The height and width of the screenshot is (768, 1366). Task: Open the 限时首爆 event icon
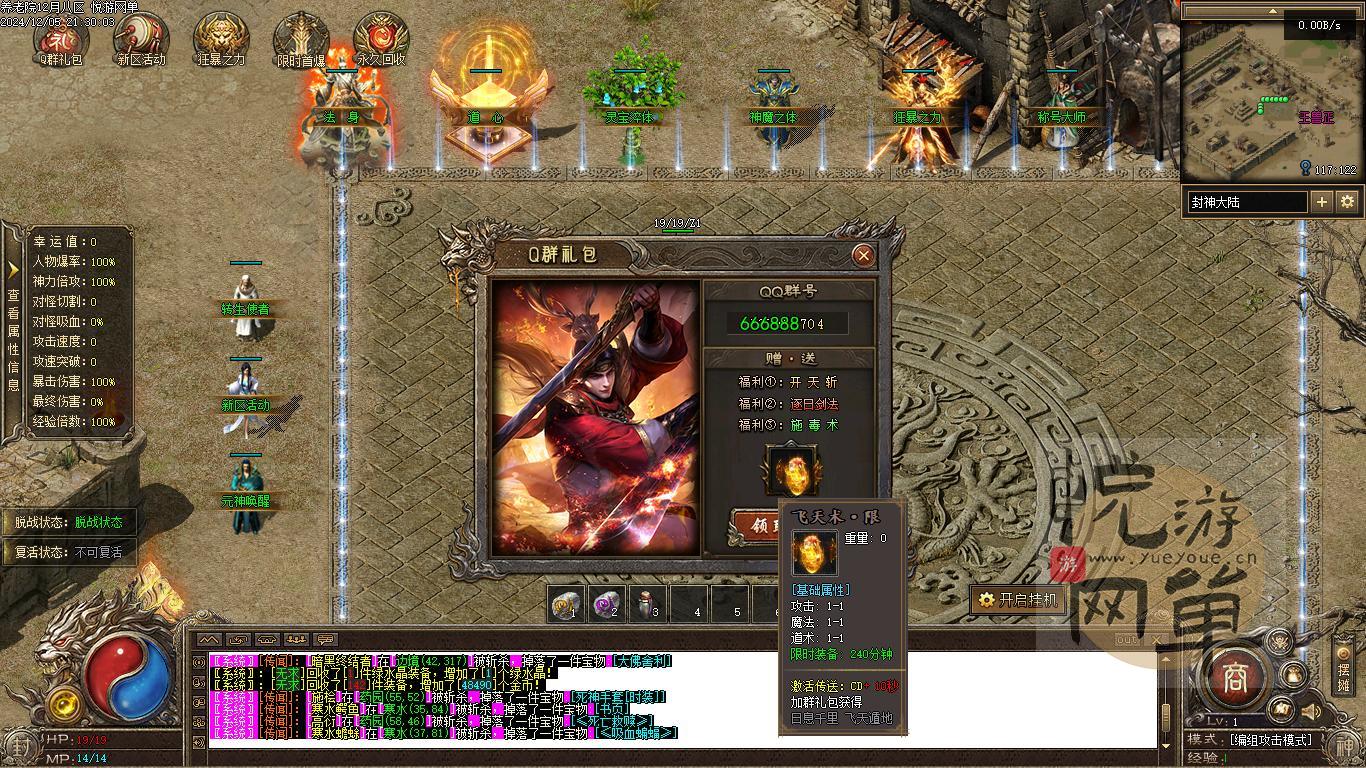301,37
